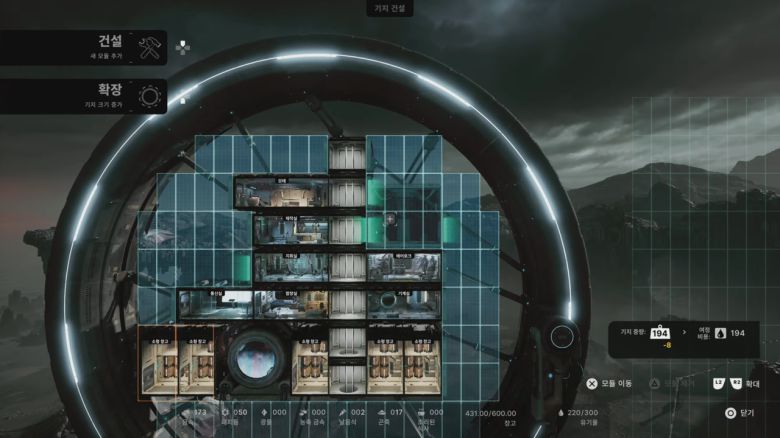The height and width of the screenshot is (438, 780).
Task: Open the 건설 build menu
Action: click(84, 47)
